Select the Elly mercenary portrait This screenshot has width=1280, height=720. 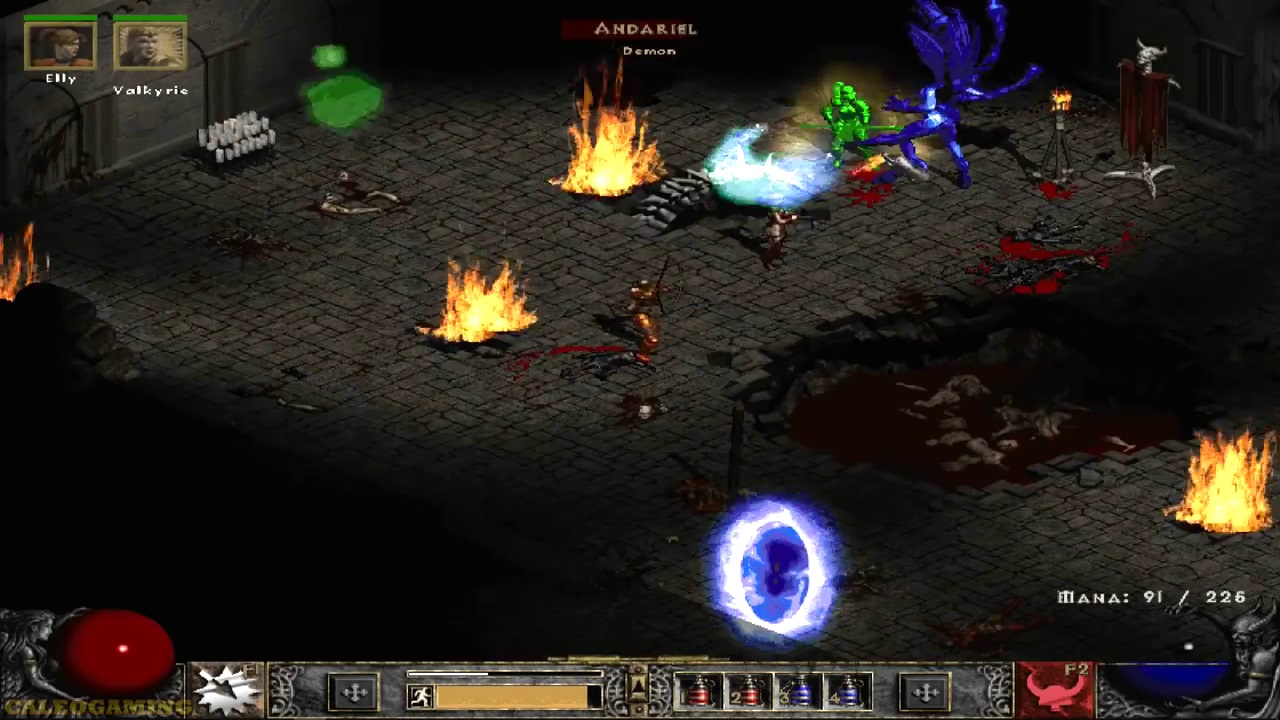point(60,46)
